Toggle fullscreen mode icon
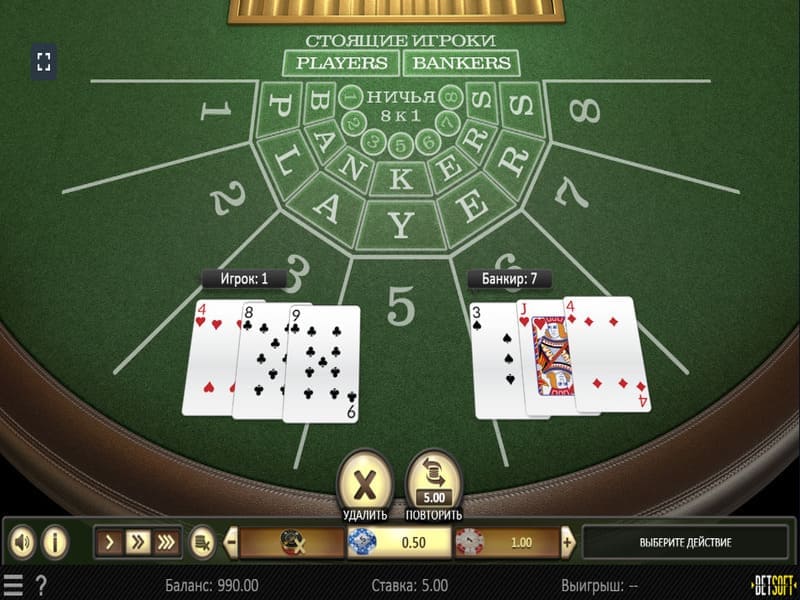 [43, 62]
